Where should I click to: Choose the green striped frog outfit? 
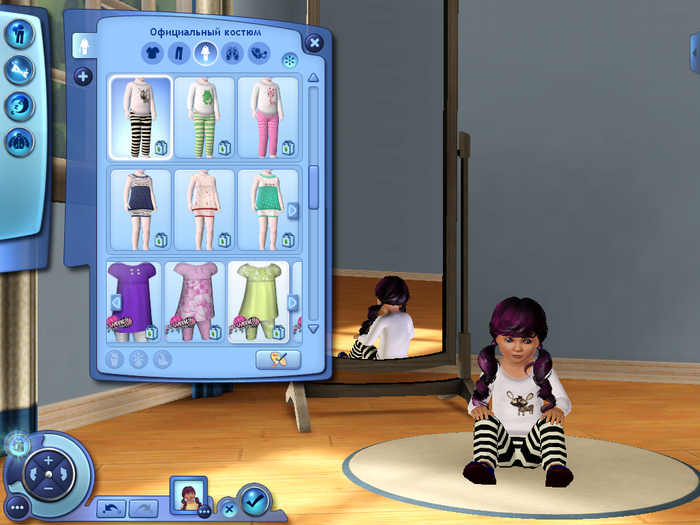click(x=204, y=116)
